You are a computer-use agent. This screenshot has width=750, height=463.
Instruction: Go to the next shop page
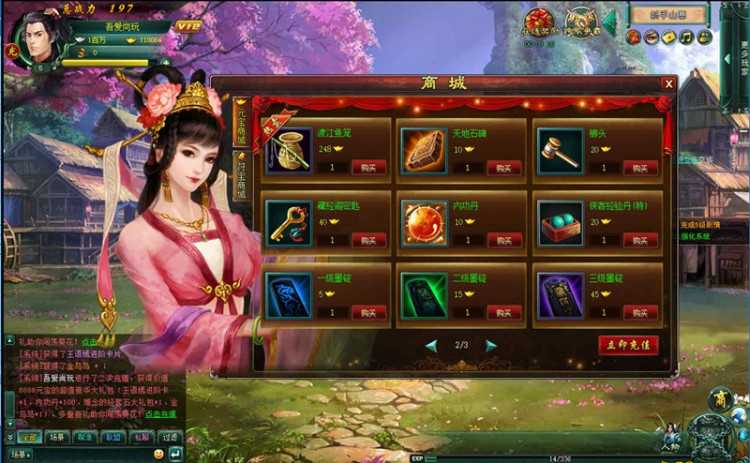pos(491,345)
